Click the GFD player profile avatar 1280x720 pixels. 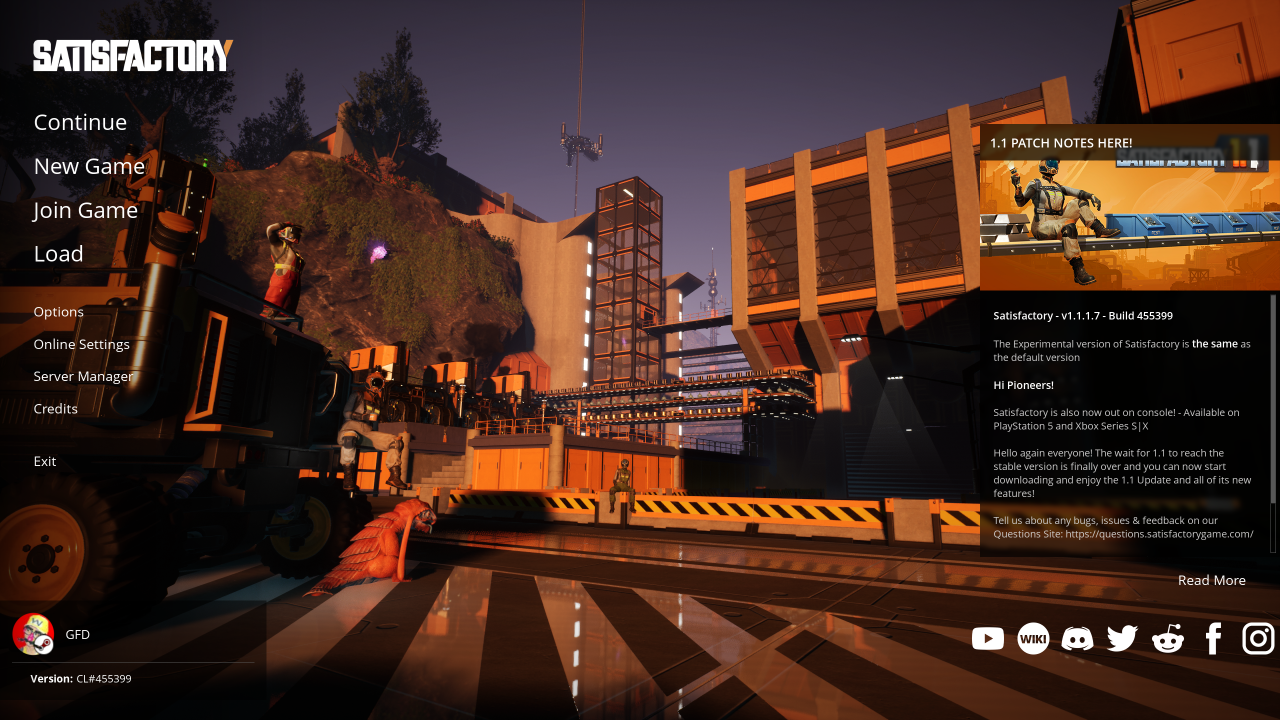(32, 634)
